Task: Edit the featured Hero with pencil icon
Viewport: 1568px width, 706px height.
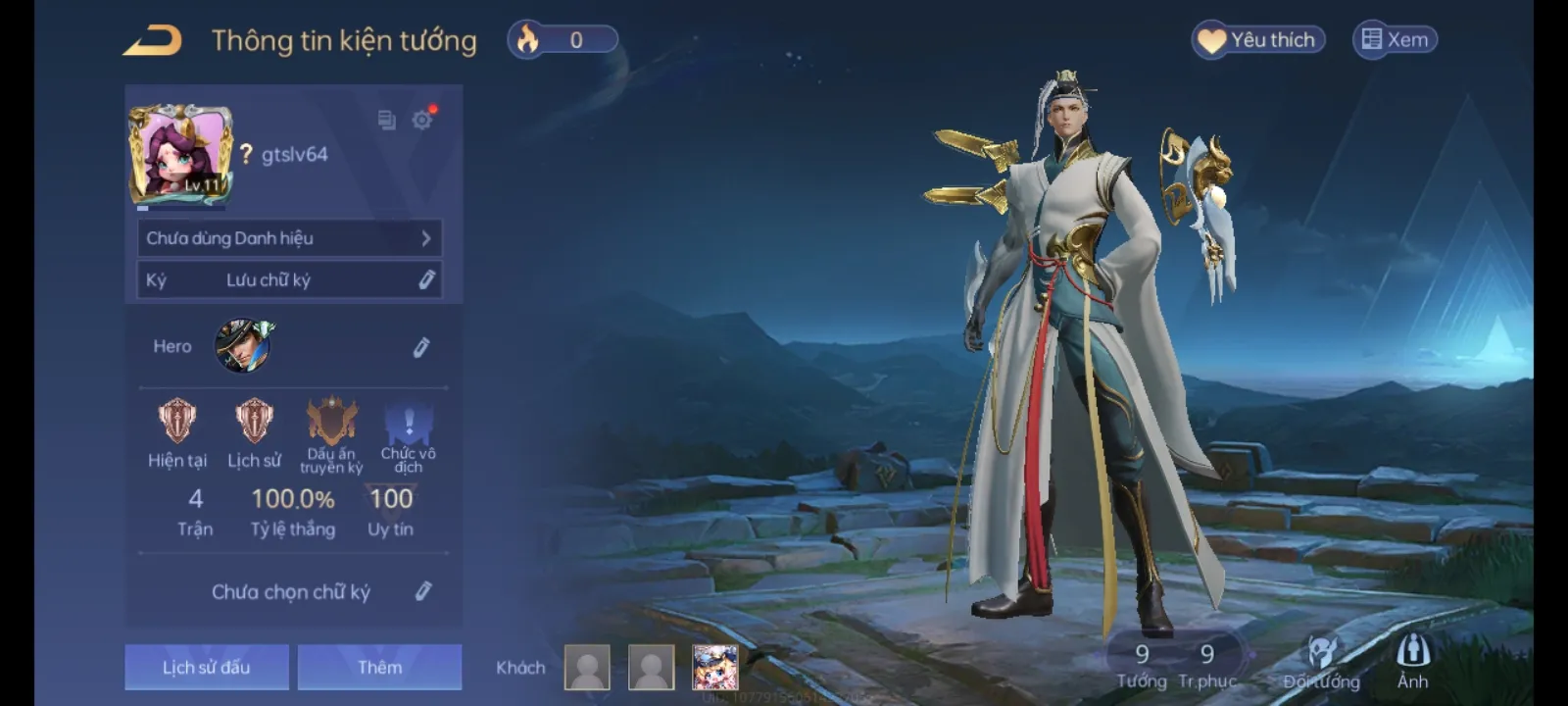Action: pos(421,347)
